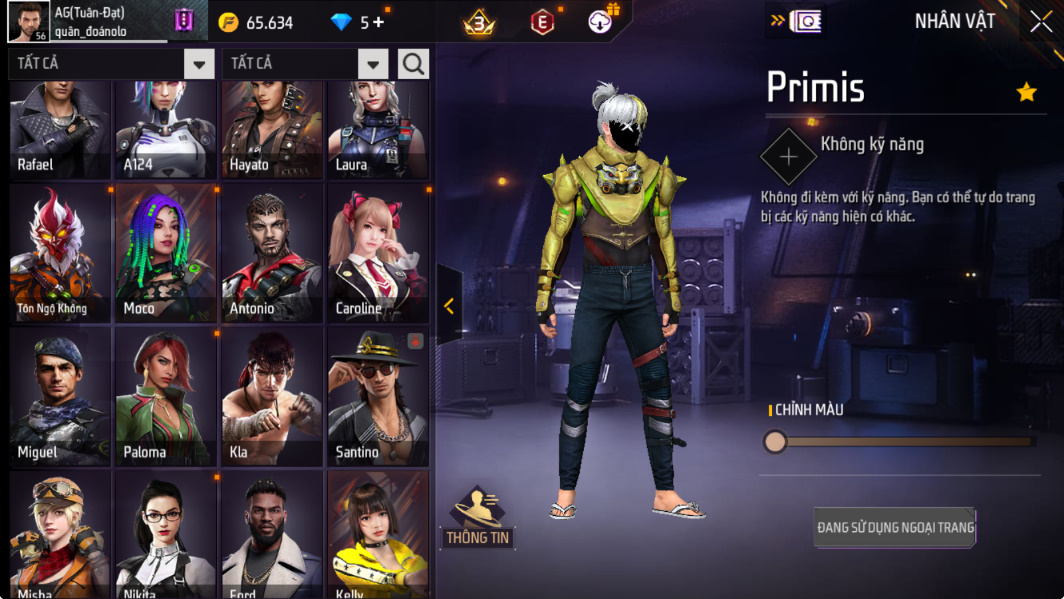Choose the Miguel character card
1064x599 pixels.
click(x=60, y=397)
